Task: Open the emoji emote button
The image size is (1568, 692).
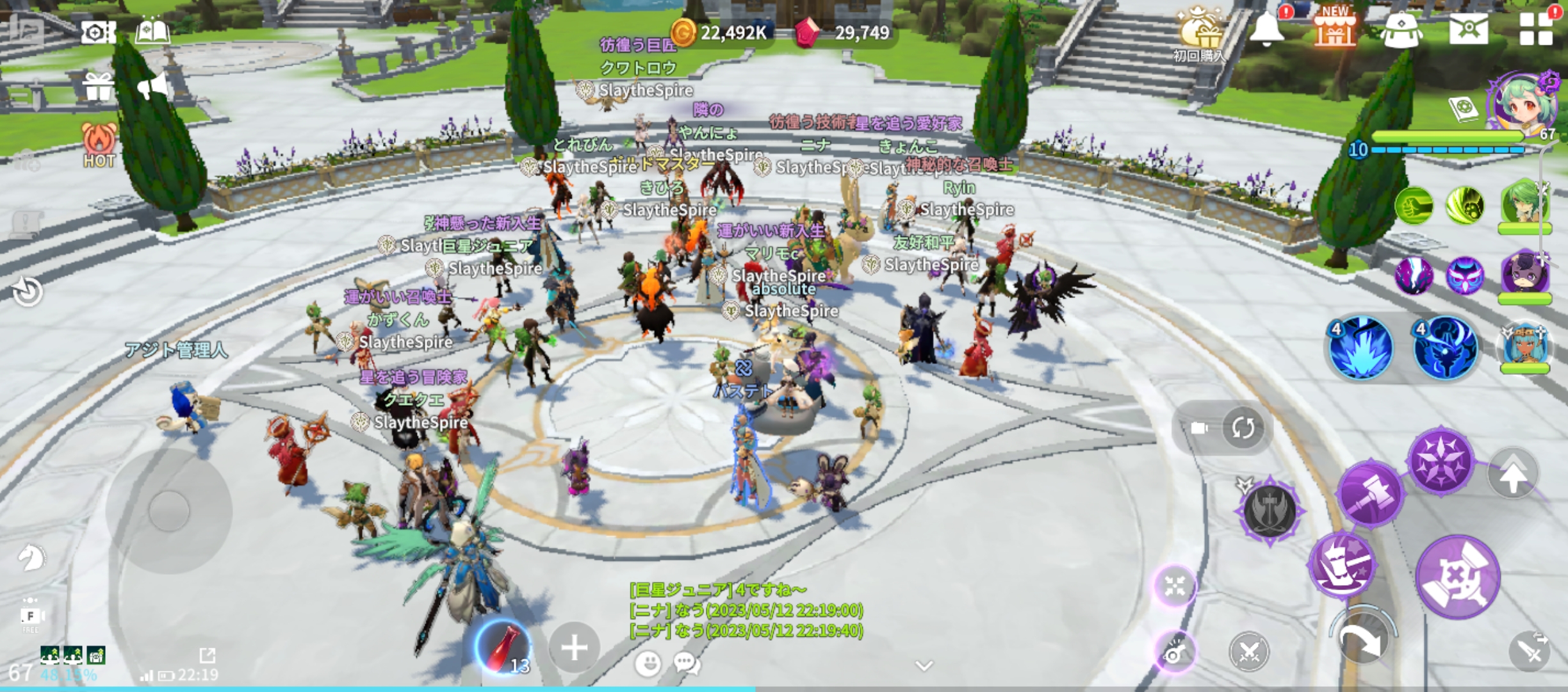Action: tap(648, 663)
